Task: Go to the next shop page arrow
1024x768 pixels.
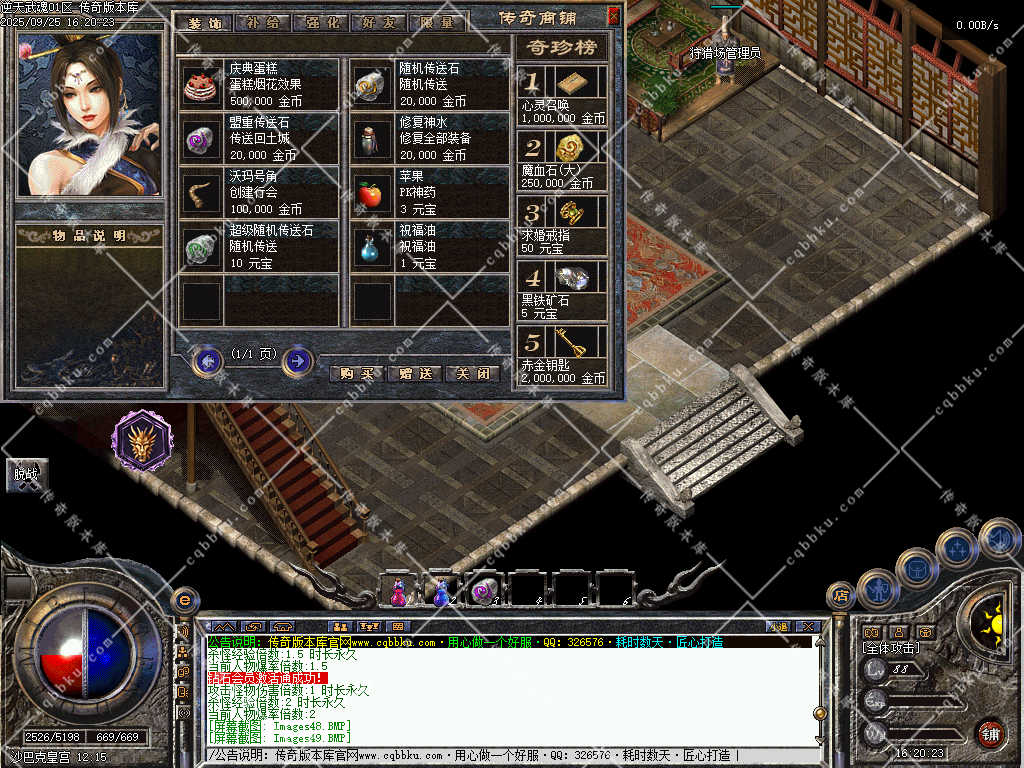Action: coord(297,360)
